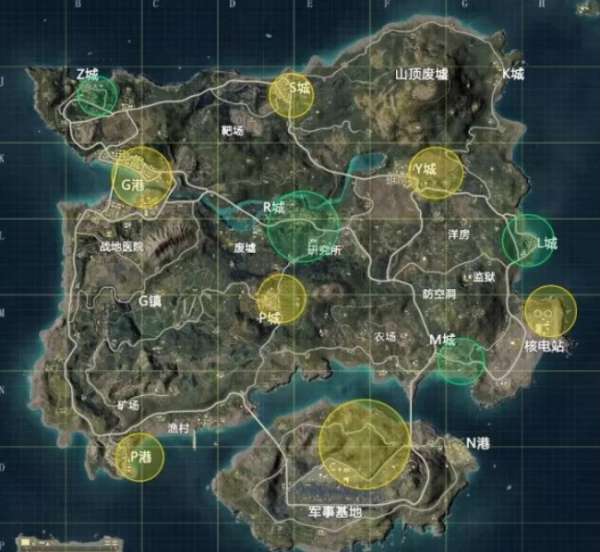Click the yellow circle above 核电站
The width and height of the screenshot is (600, 552).
(550, 311)
